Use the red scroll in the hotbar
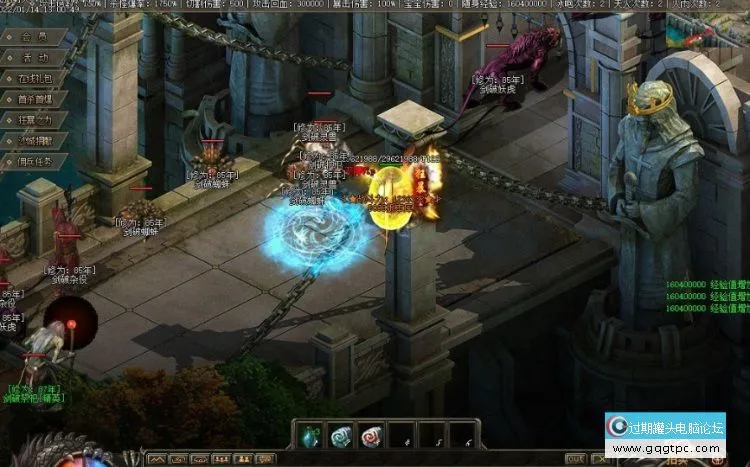This screenshot has height=467, width=750. click(x=371, y=435)
